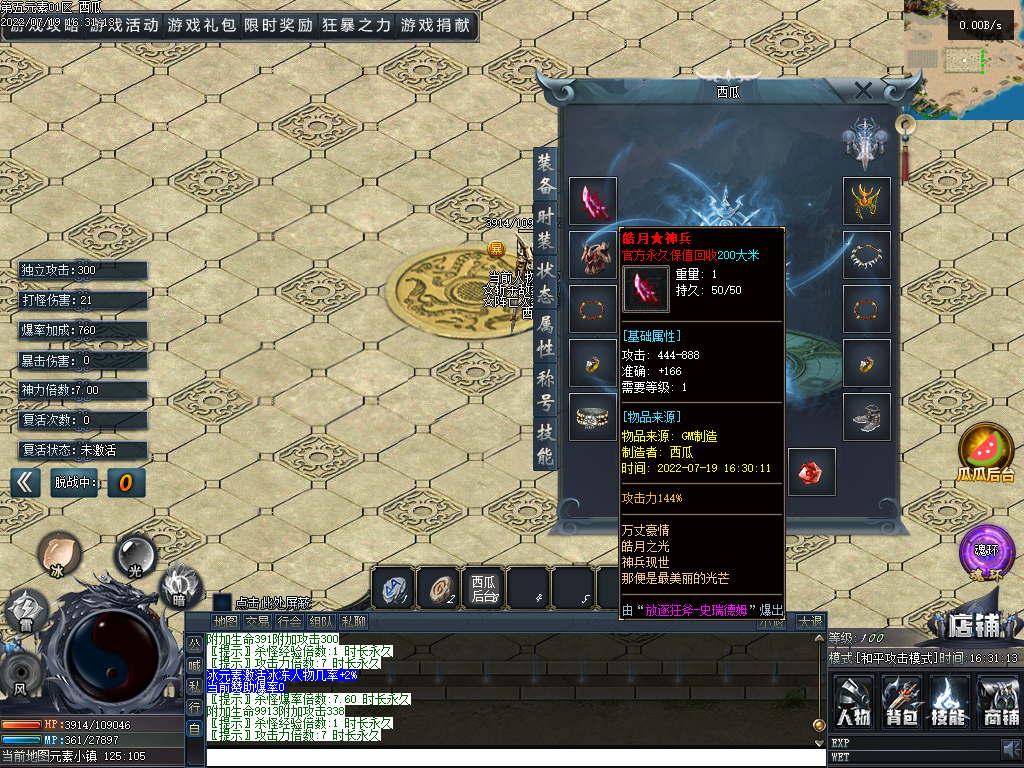Switch chat to the 行会 guild channel

(290, 622)
